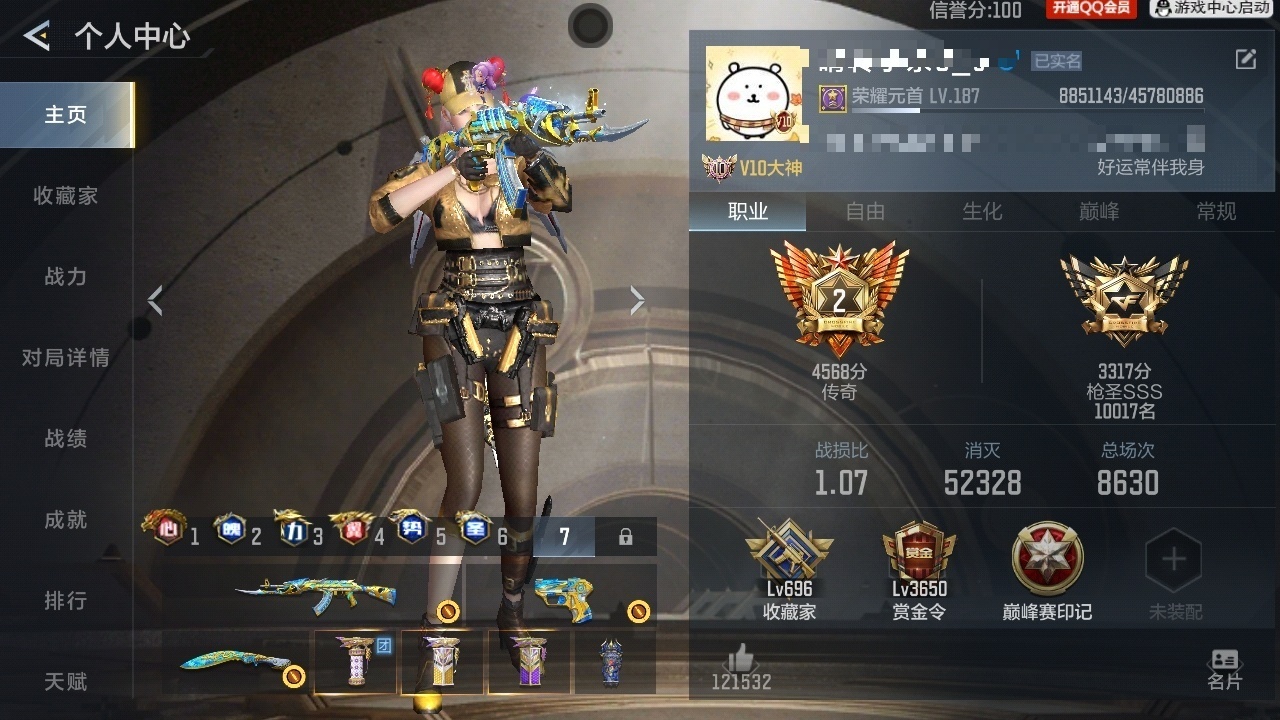The image size is (1280, 720).
Task: Open the 名片 name card
Action: coord(1224,669)
